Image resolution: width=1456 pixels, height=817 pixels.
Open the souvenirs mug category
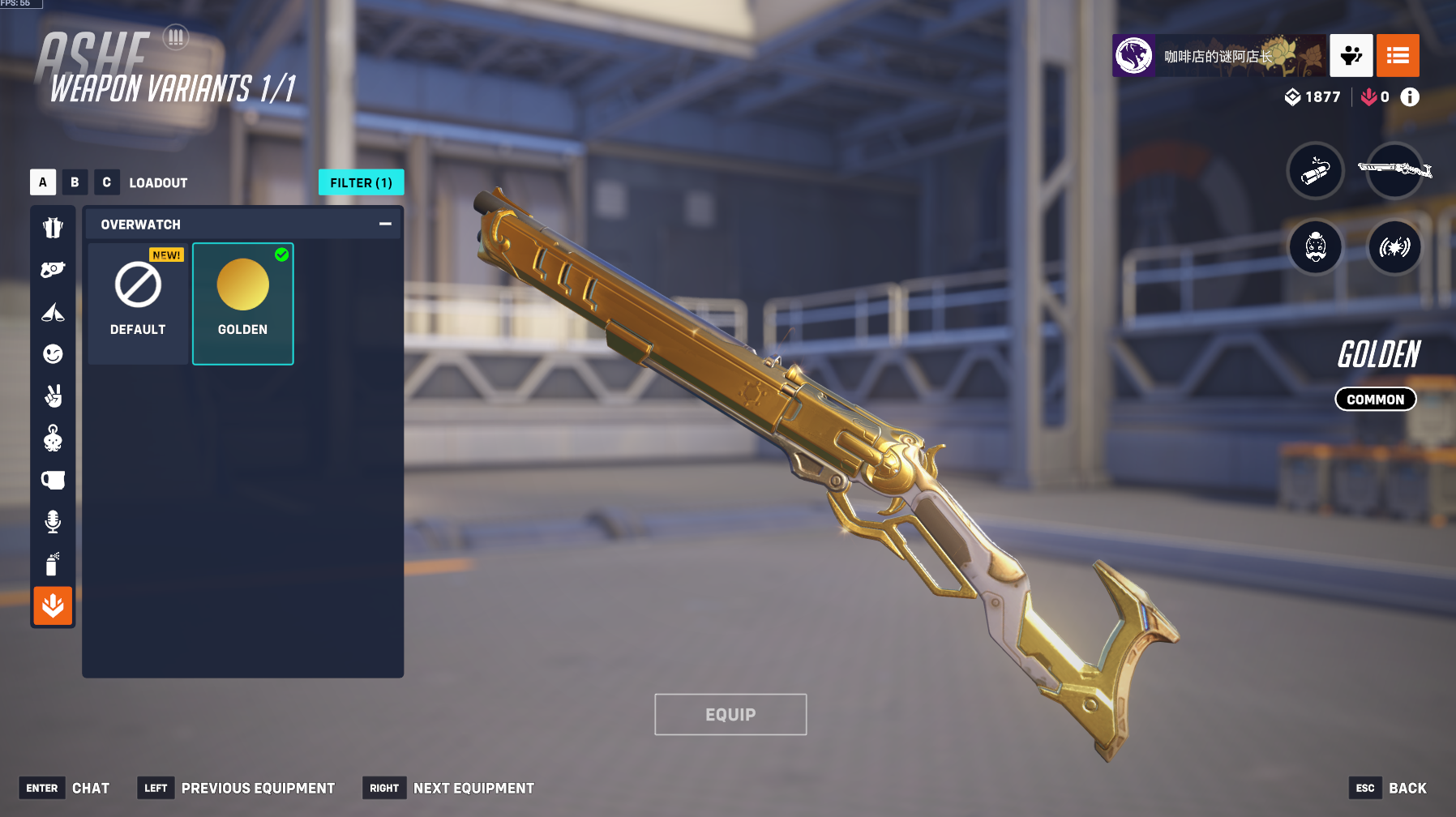click(53, 480)
